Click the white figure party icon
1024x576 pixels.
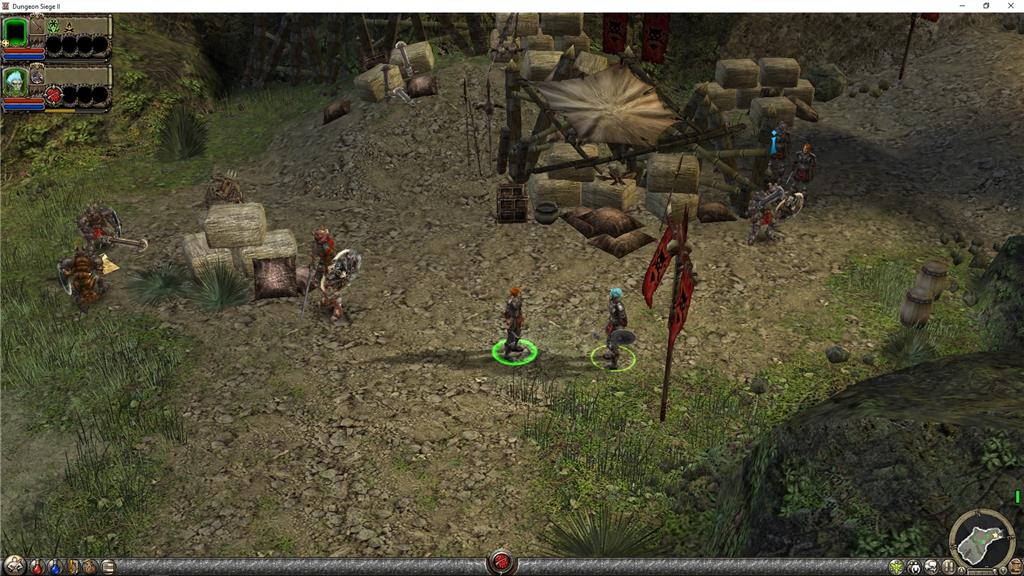click(x=914, y=567)
